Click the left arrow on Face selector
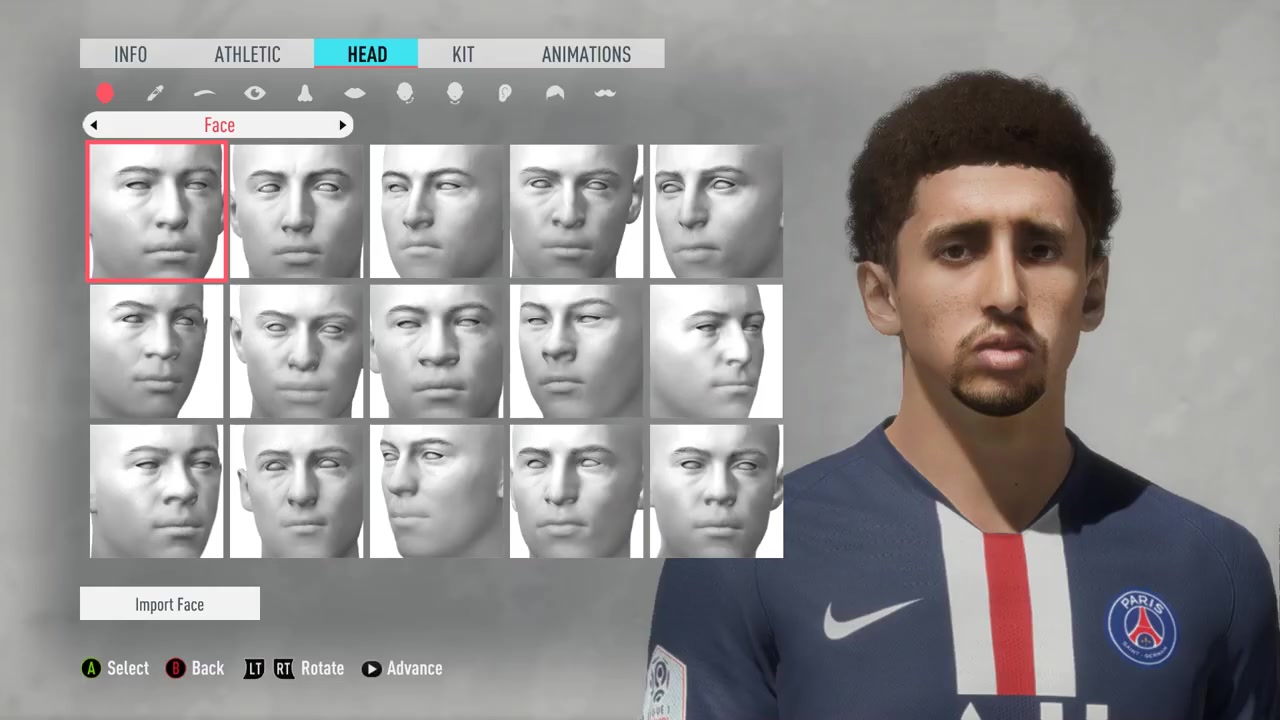The image size is (1280, 720). pos(94,125)
